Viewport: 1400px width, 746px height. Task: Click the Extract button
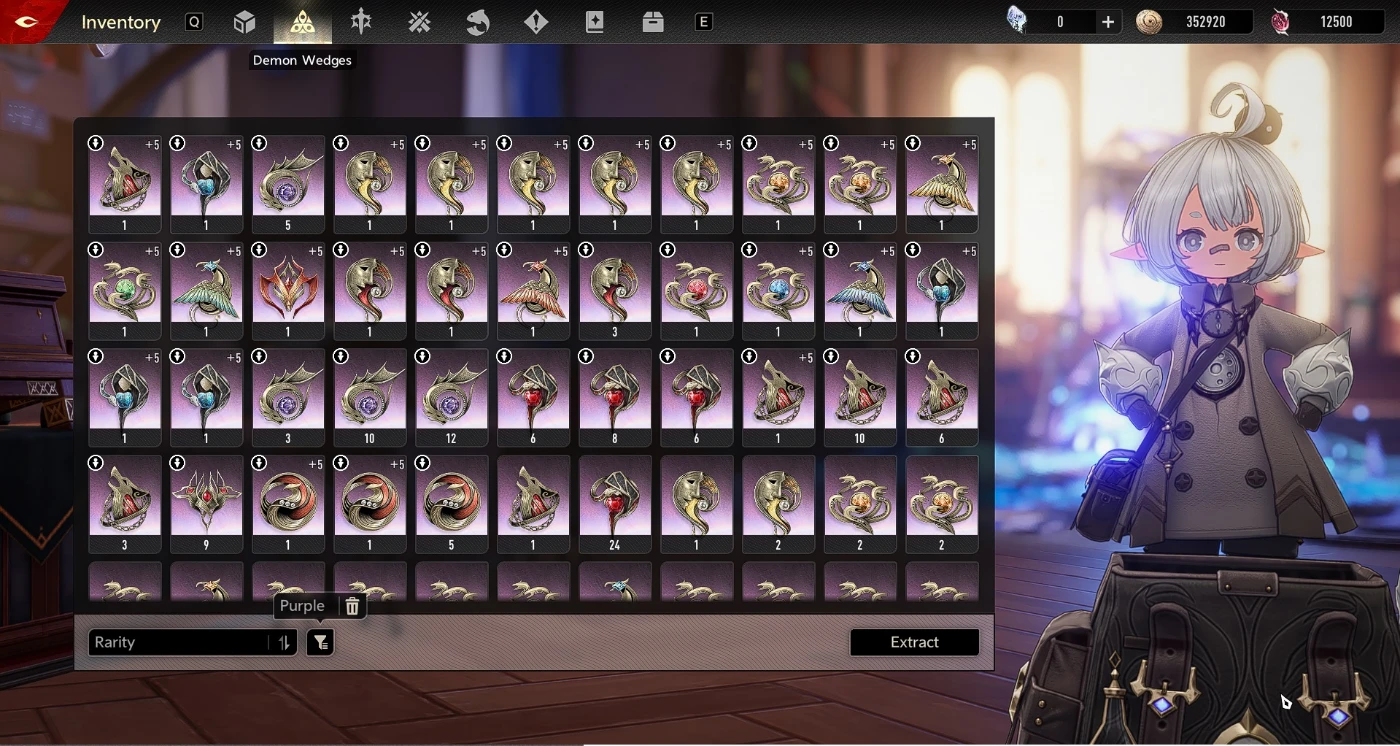coord(914,642)
